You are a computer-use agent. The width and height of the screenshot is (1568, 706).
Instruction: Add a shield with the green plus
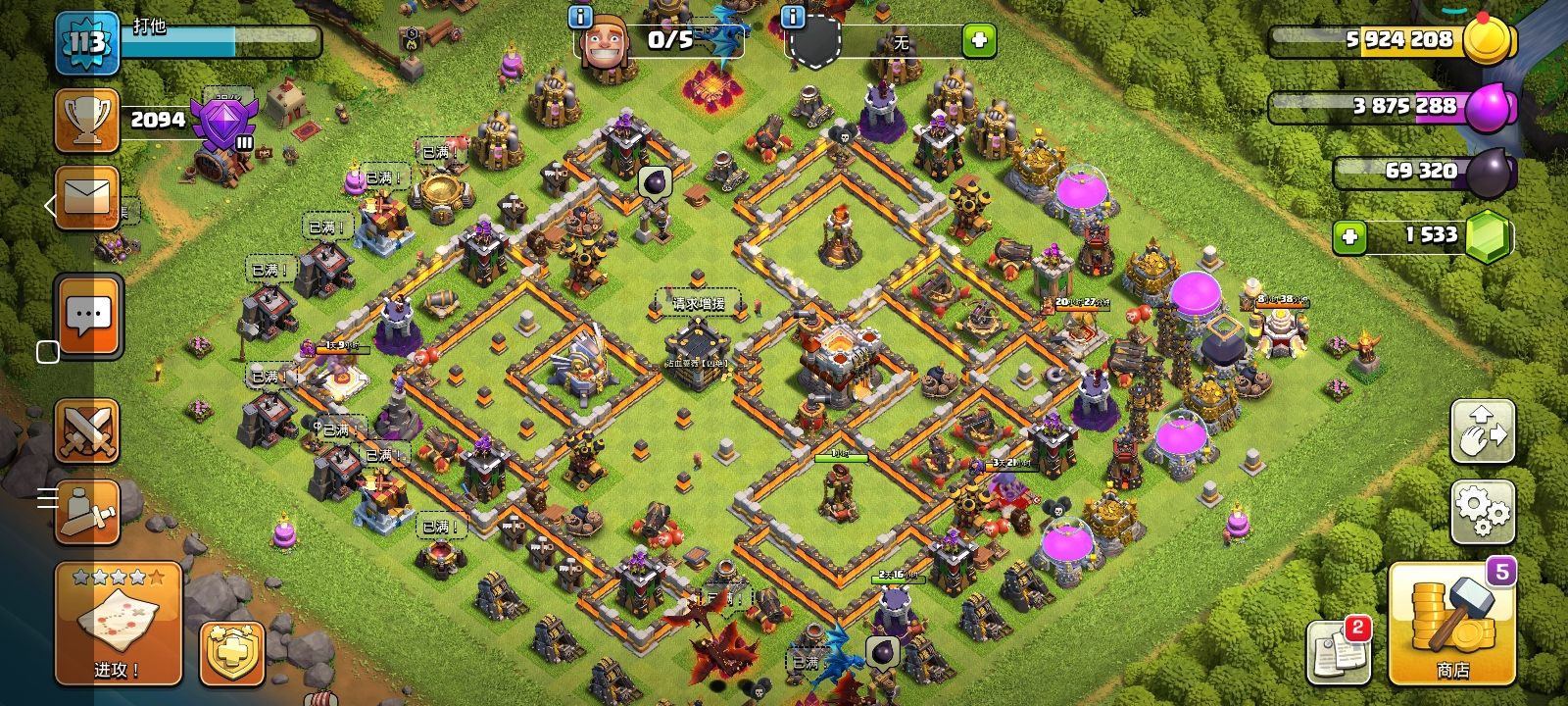pos(979,41)
